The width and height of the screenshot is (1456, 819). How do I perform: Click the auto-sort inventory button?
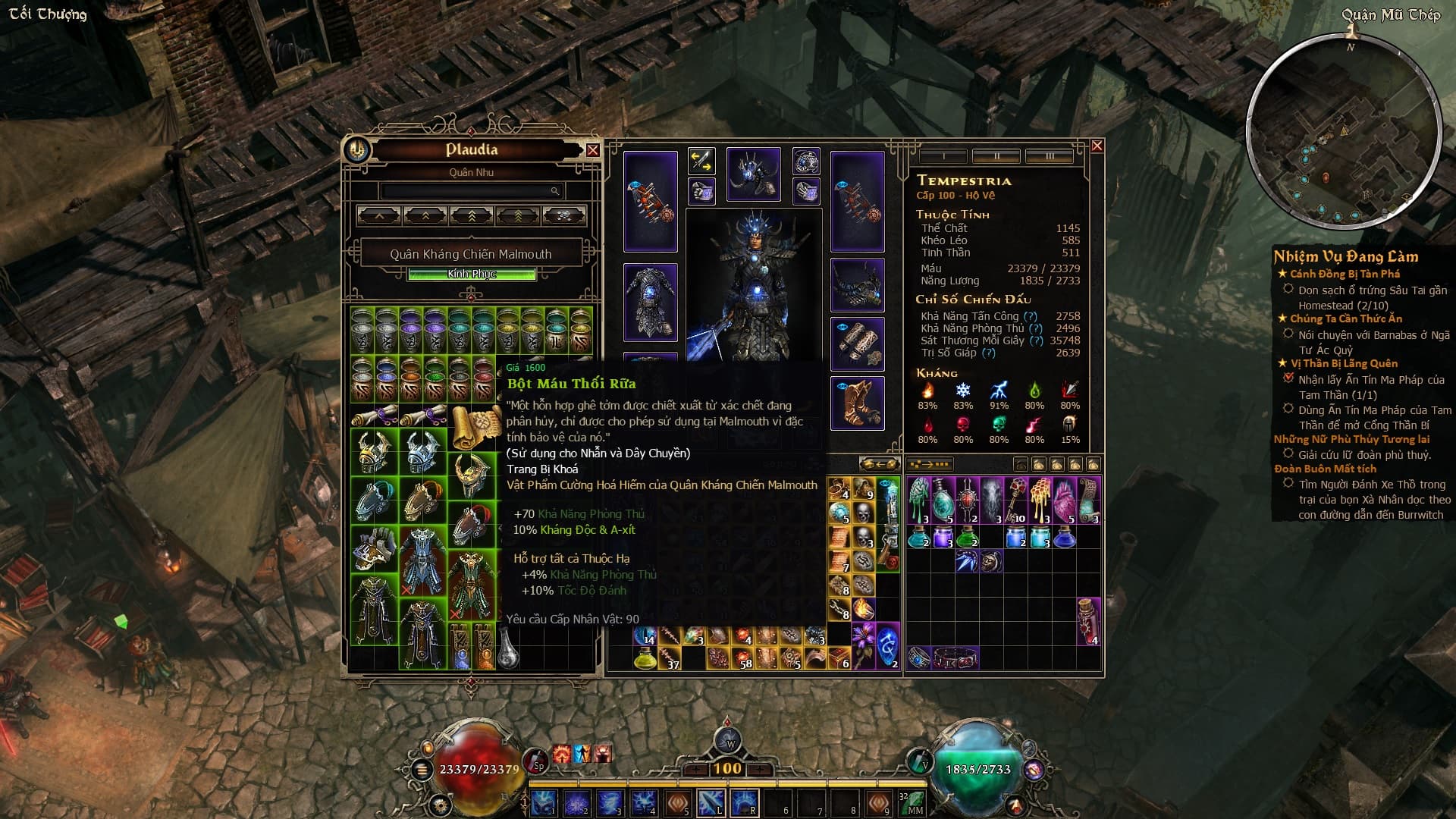coord(930,464)
